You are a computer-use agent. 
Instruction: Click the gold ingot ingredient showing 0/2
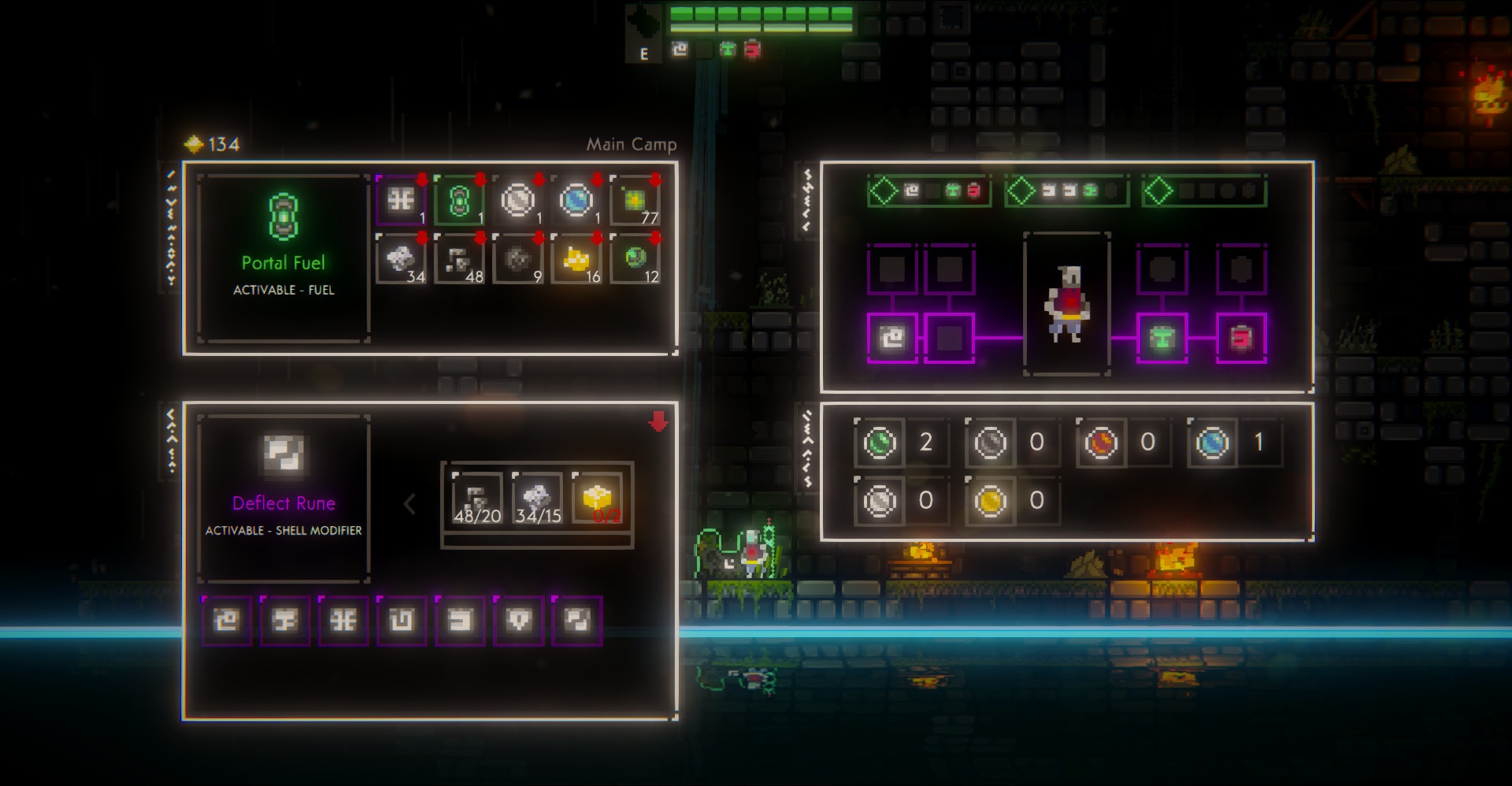click(598, 499)
